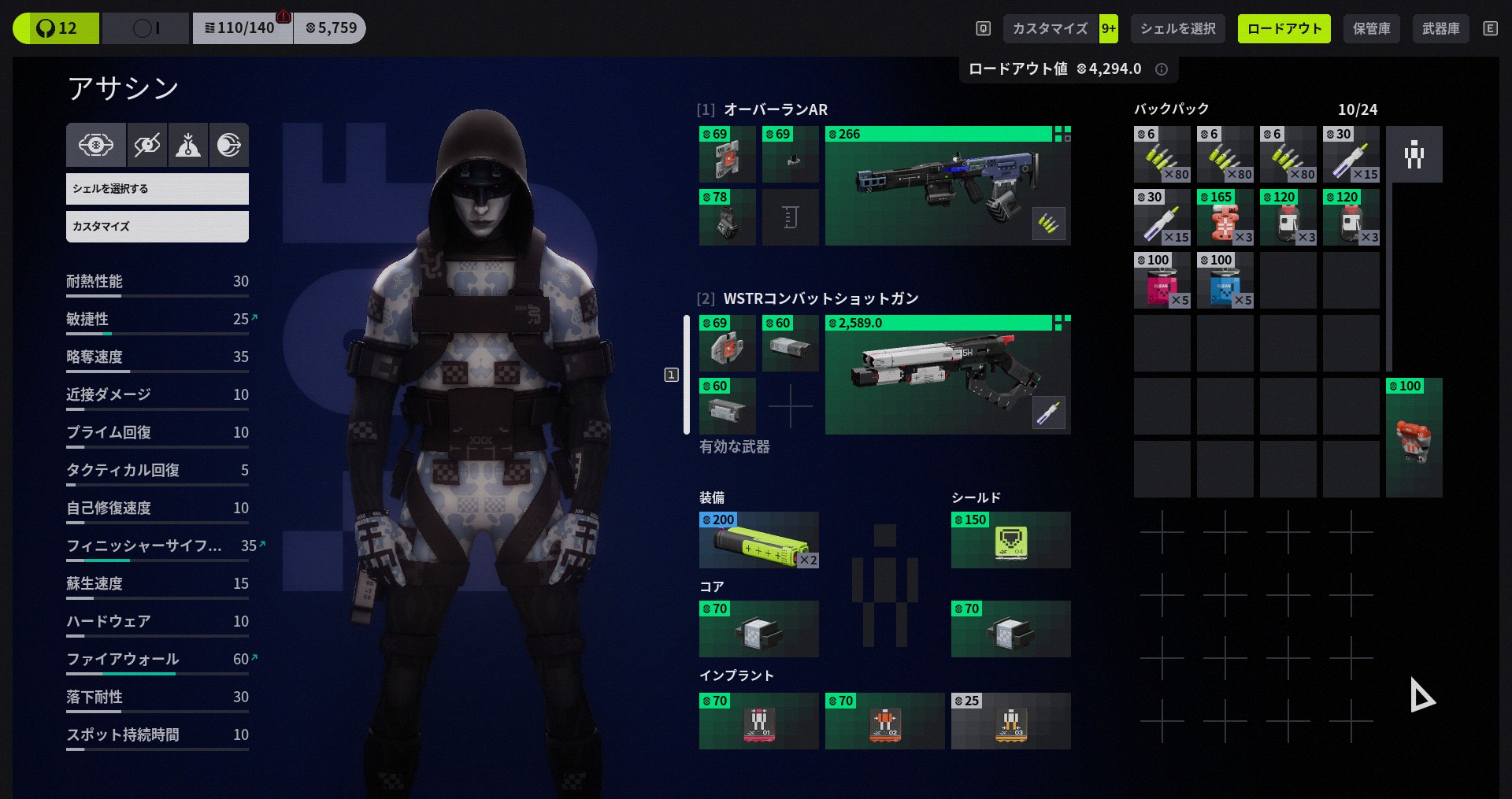Pick the red canister in backpack
Viewport: 1512px width, 799px height.
pos(1162,281)
